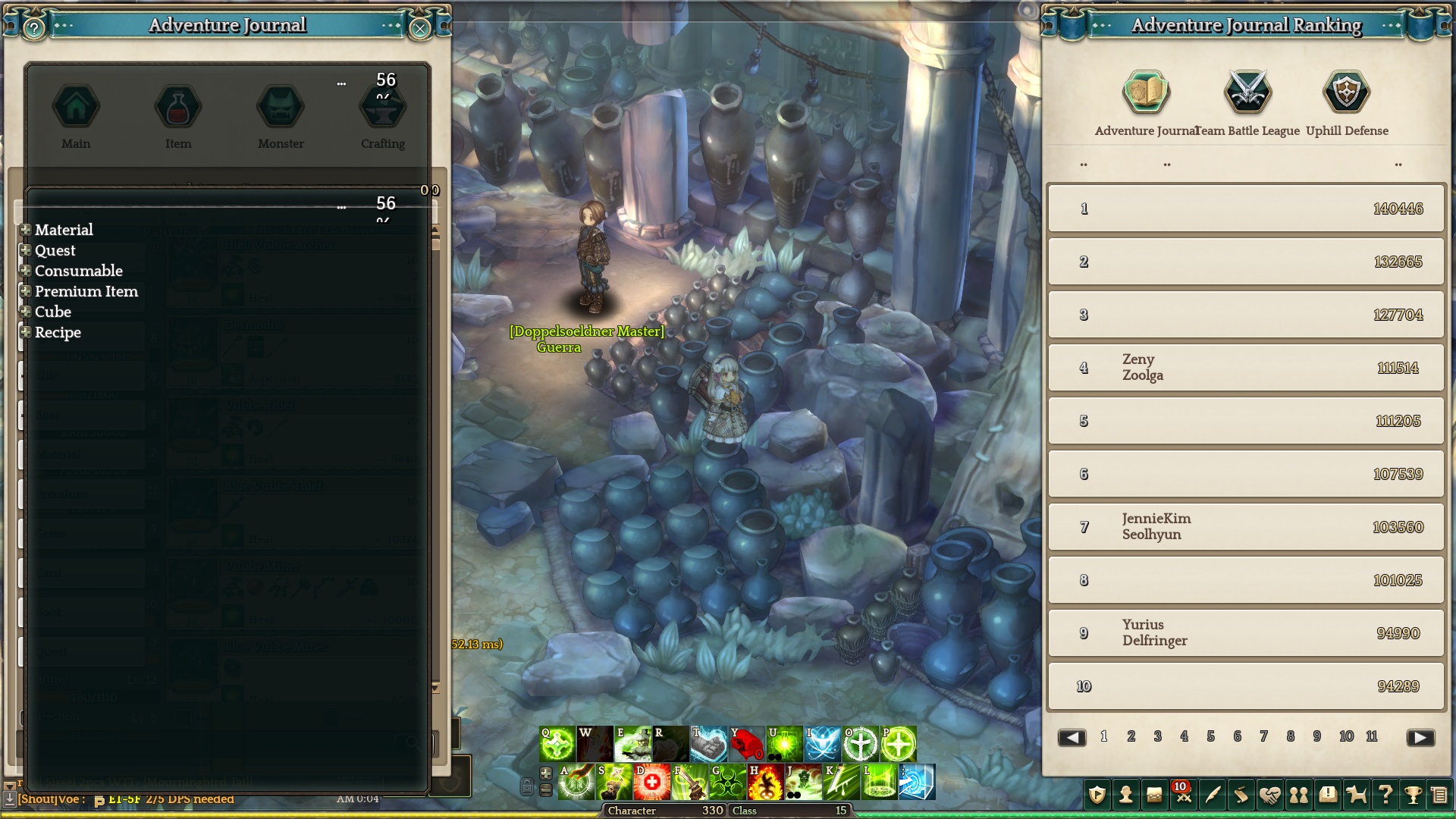
Task: Open the companion pet menu icon
Action: click(x=1356, y=795)
